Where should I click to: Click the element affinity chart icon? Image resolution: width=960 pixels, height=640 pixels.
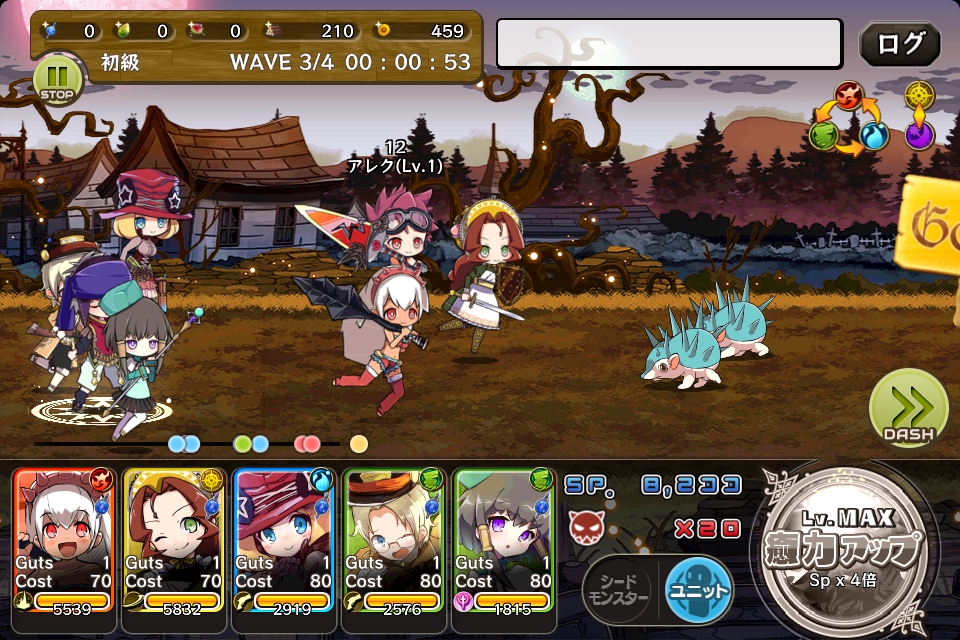point(873,118)
